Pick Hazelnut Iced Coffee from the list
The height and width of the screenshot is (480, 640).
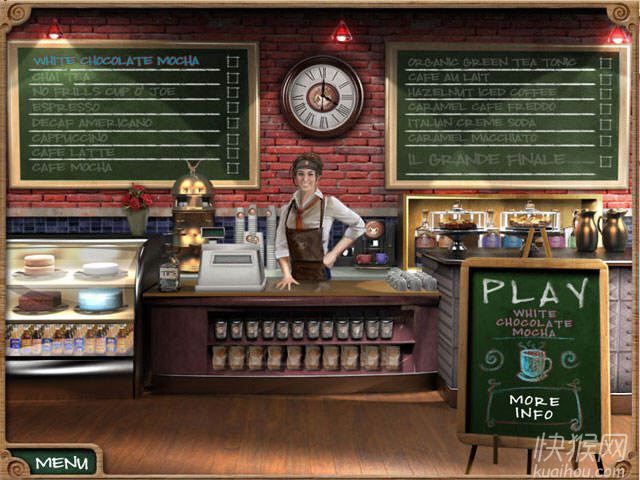pyautogui.click(x=482, y=92)
